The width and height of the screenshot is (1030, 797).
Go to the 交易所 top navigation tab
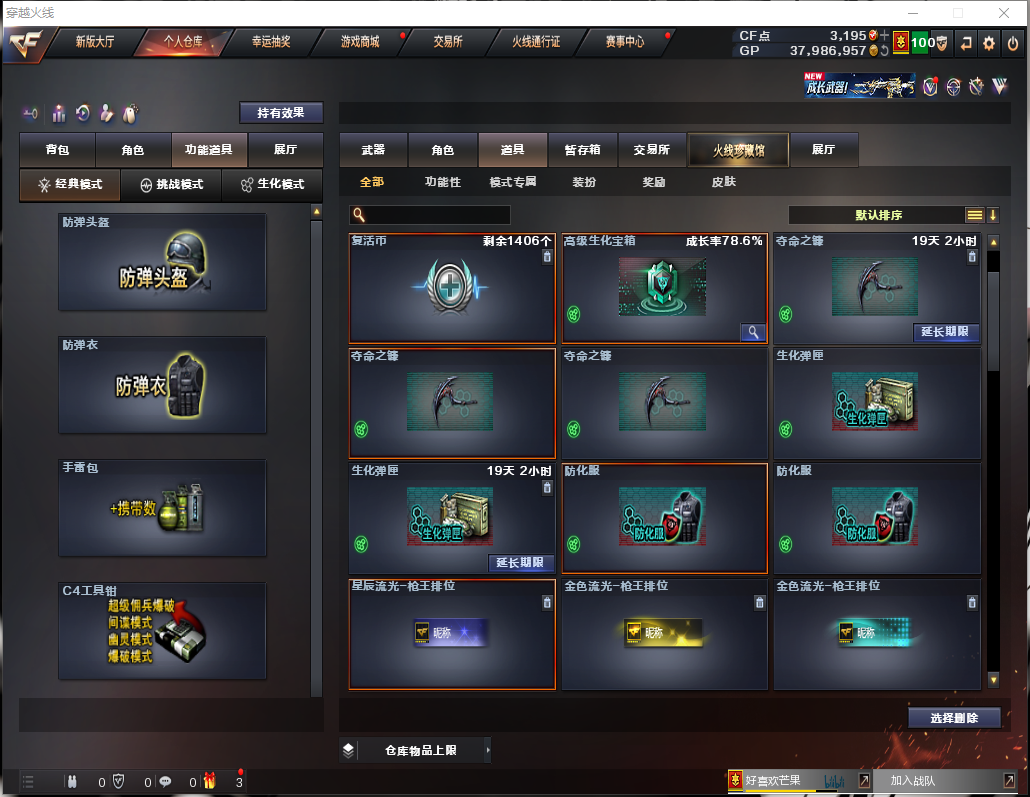point(447,42)
